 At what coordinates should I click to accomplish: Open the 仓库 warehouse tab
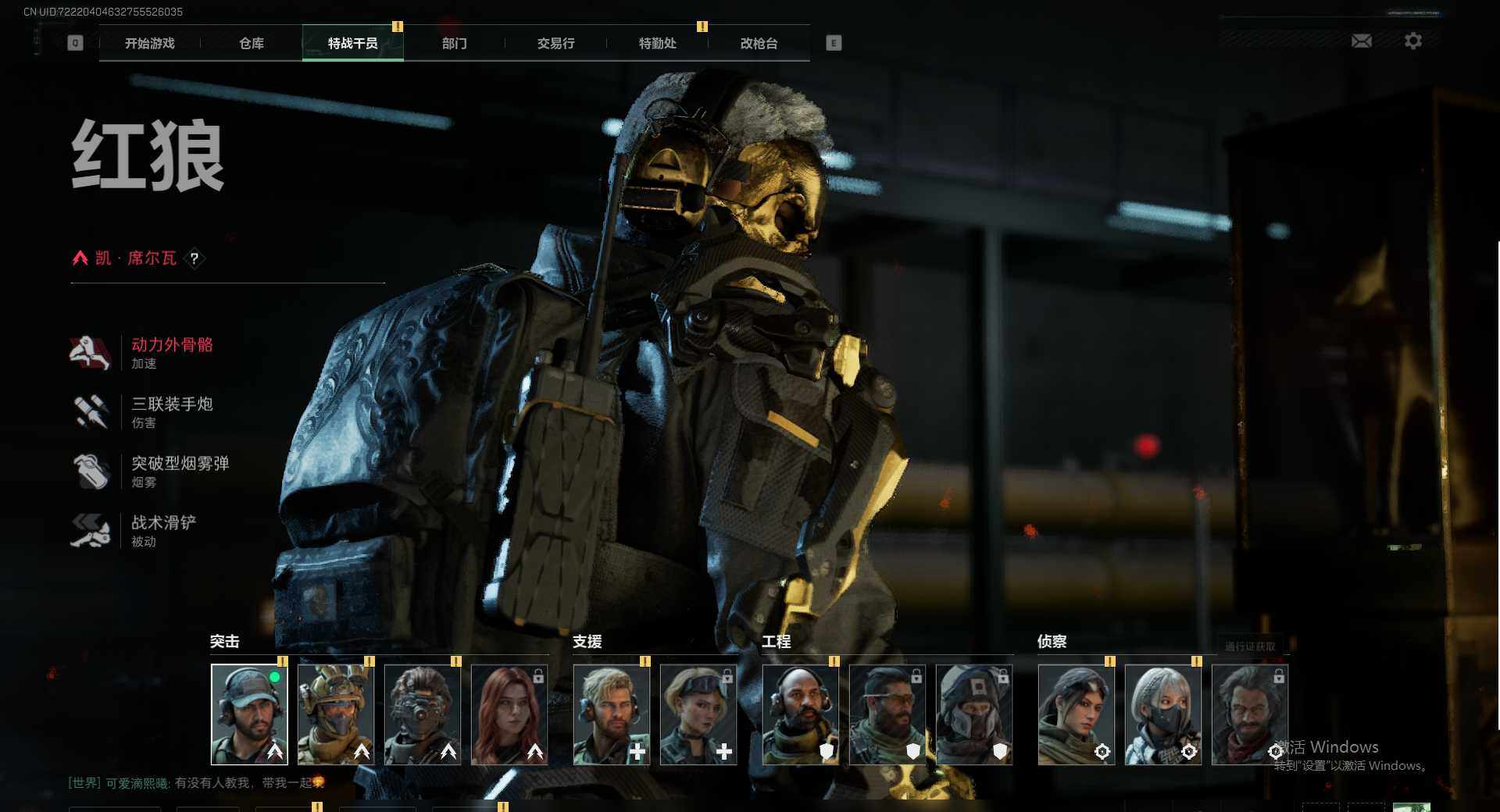251,44
